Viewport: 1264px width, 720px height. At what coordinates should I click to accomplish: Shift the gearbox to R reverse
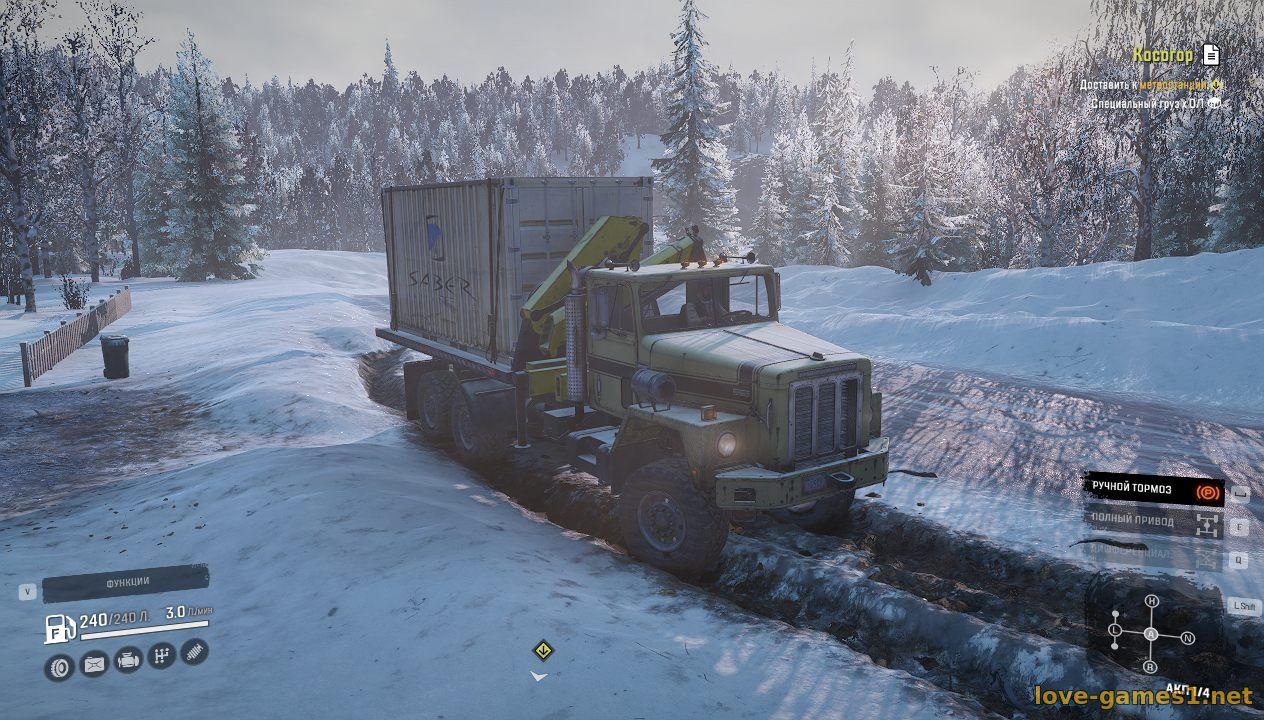[1150, 666]
